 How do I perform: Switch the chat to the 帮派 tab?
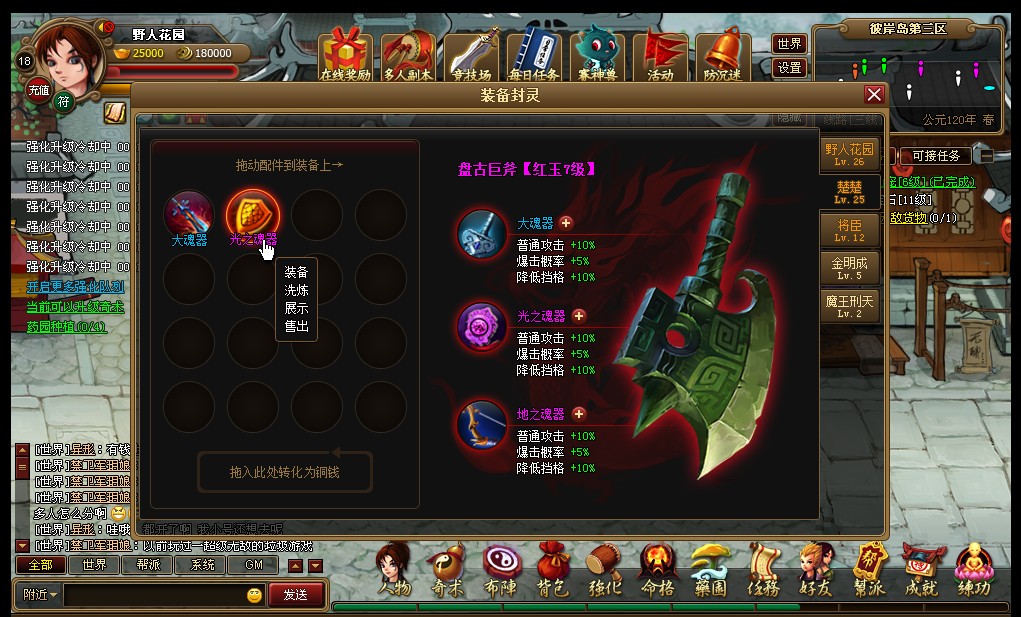coord(149,565)
